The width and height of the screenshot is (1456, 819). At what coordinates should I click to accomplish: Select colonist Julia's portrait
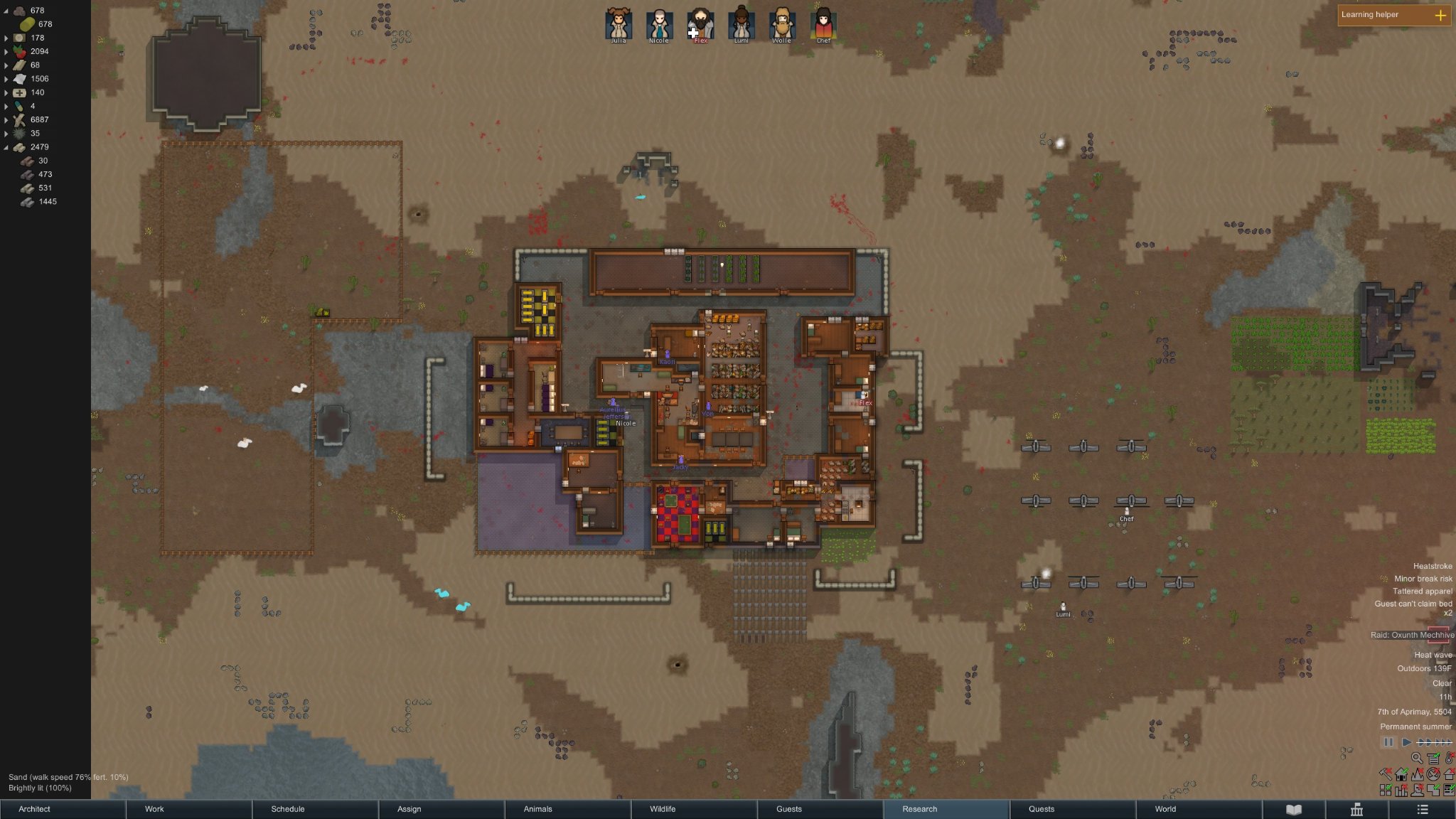point(619,25)
